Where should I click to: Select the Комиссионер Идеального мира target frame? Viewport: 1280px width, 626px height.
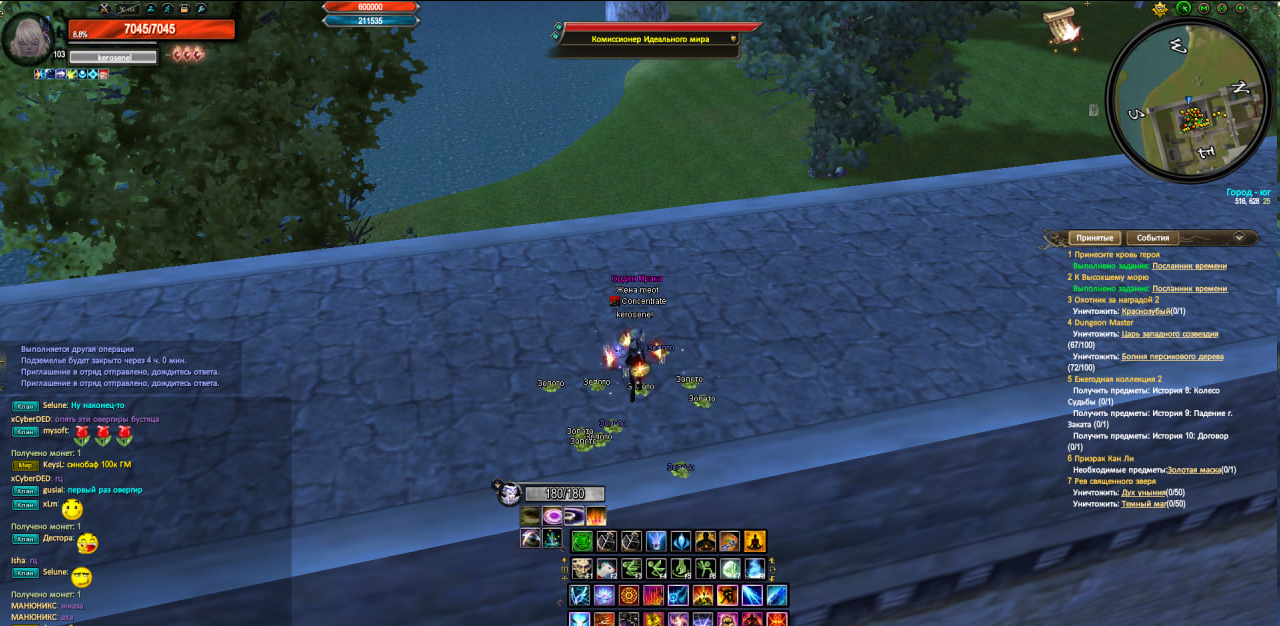pyautogui.click(x=648, y=39)
